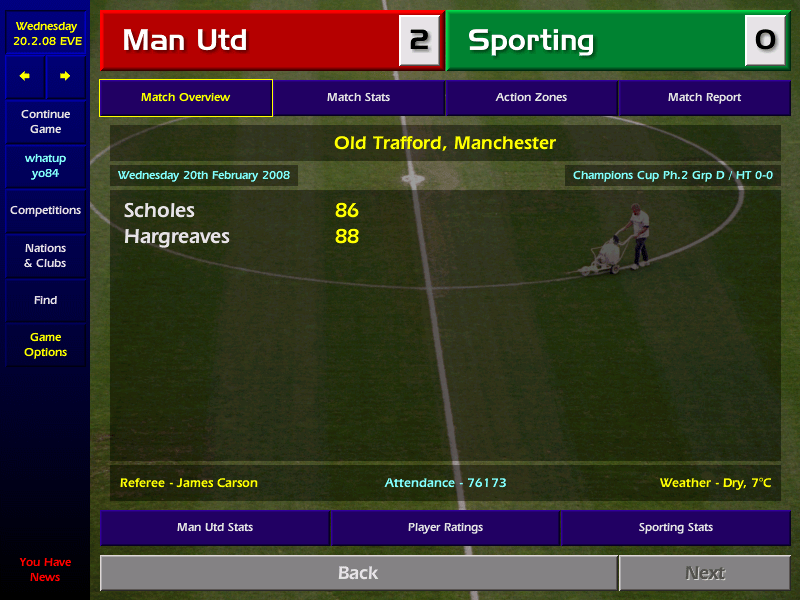This screenshot has height=600, width=800.
Task: Open the You Have News alert
Action: point(45,569)
